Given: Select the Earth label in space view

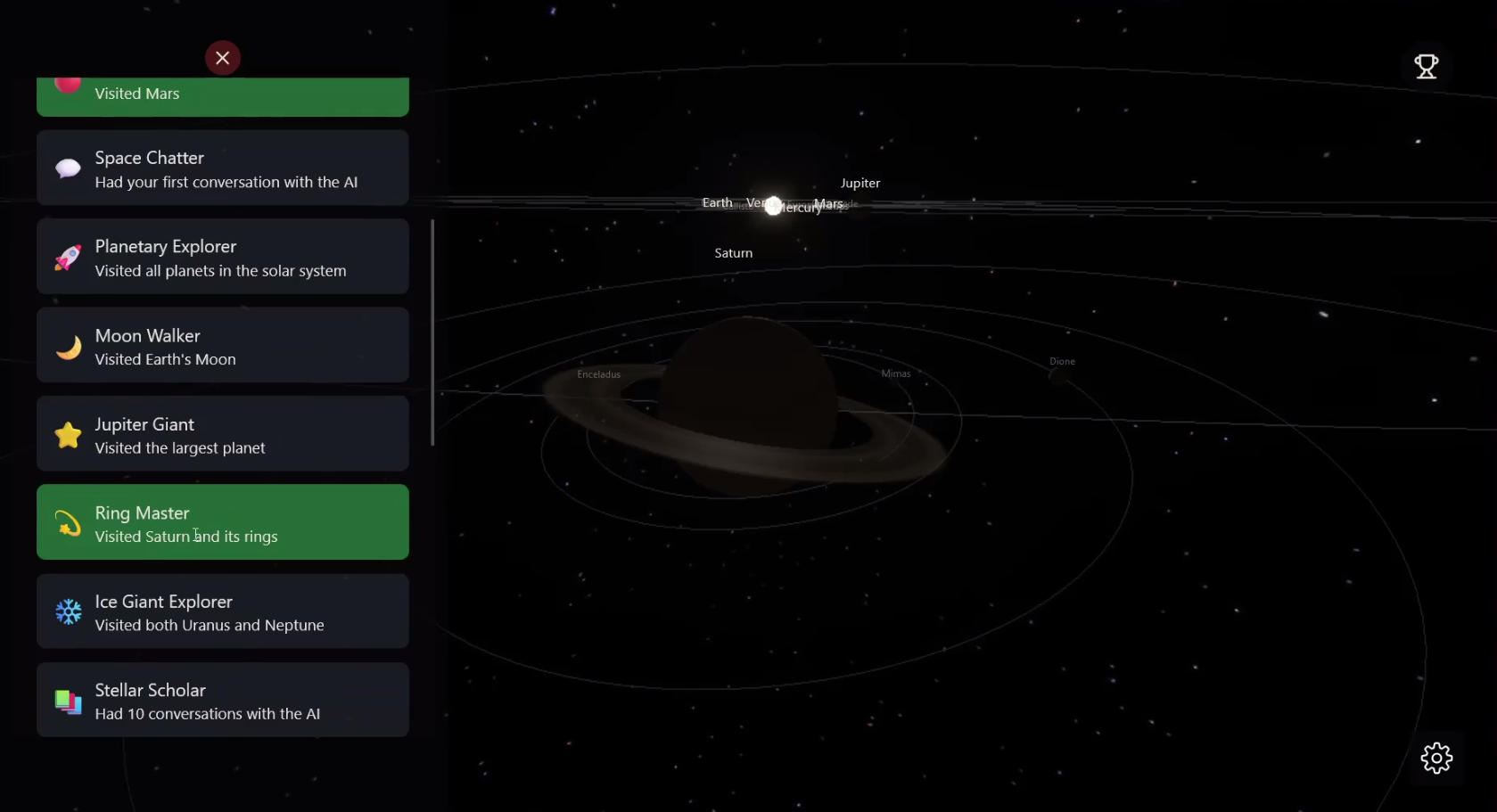Looking at the screenshot, I should click(x=717, y=202).
